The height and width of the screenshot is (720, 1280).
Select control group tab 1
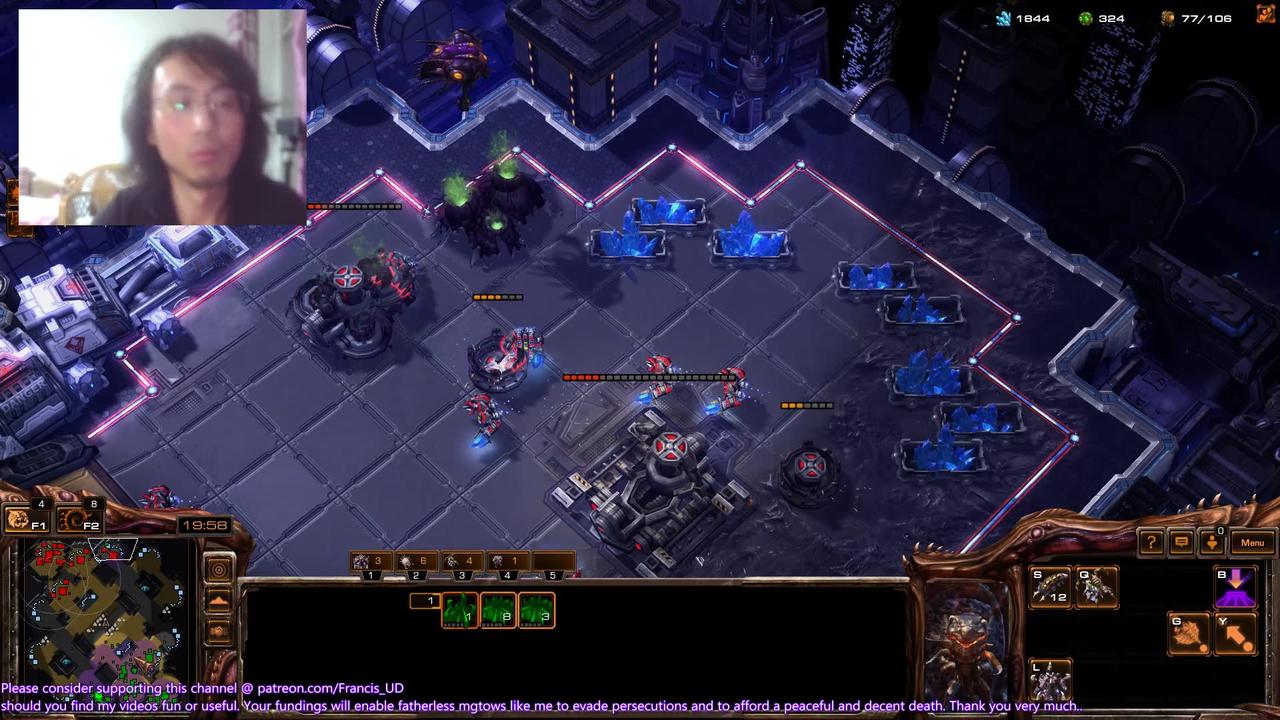tap(370, 575)
